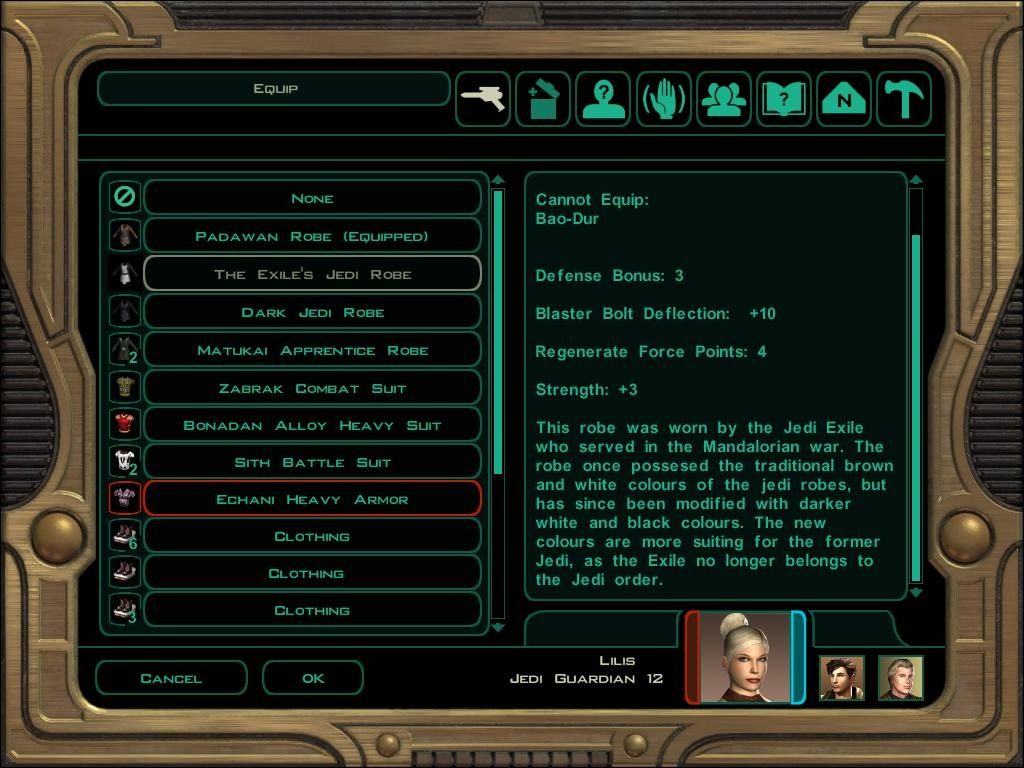Select None to unequip armor
Image resolution: width=1024 pixels, height=768 pixels.
pos(312,198)
